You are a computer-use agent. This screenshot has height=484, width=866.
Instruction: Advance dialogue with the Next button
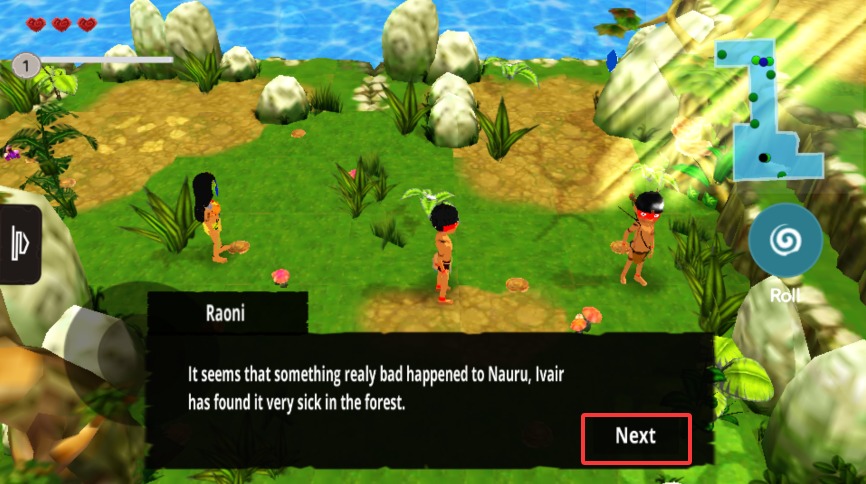636,437
